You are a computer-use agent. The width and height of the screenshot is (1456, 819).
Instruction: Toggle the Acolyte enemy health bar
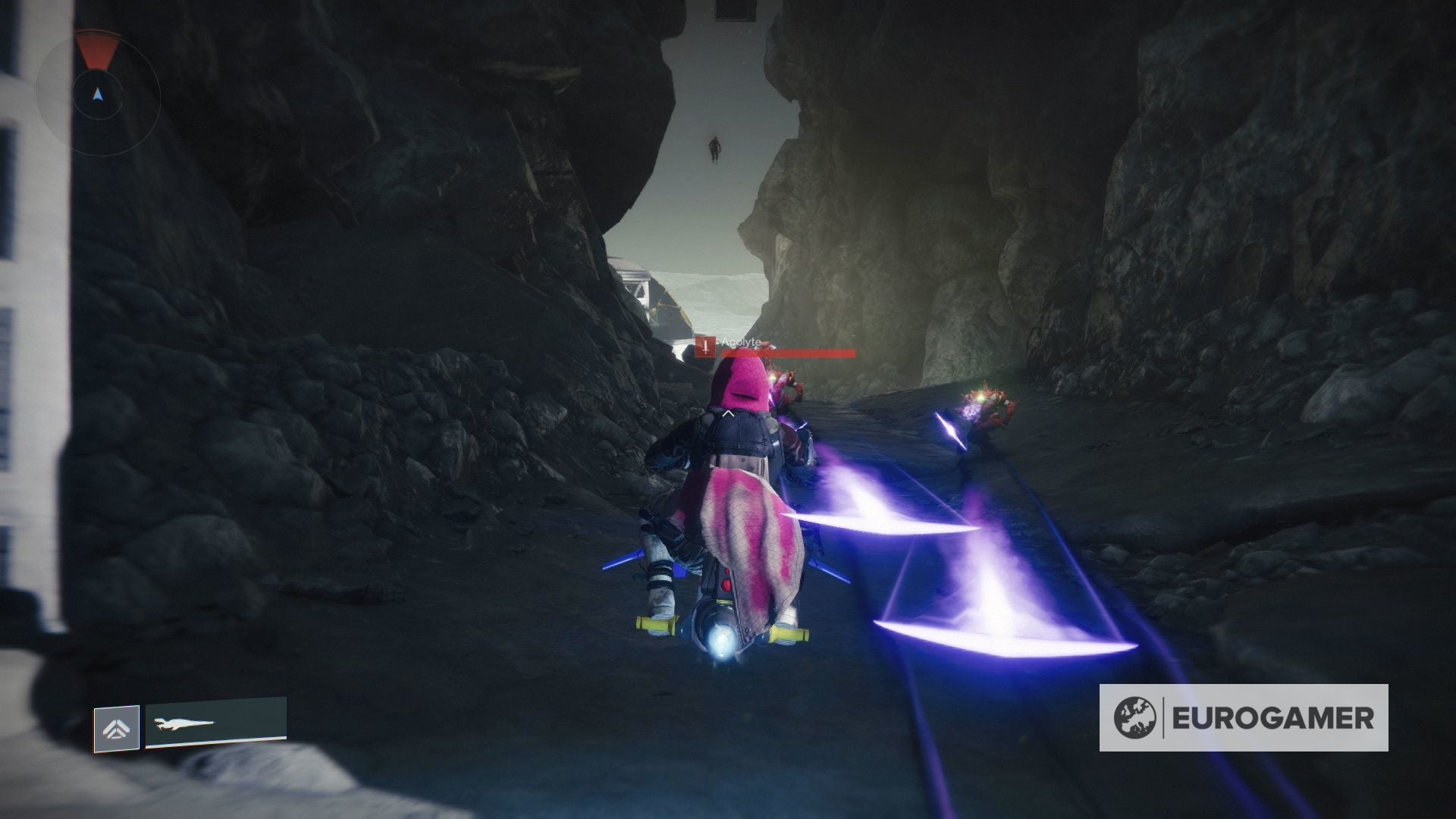coord(789,353)
